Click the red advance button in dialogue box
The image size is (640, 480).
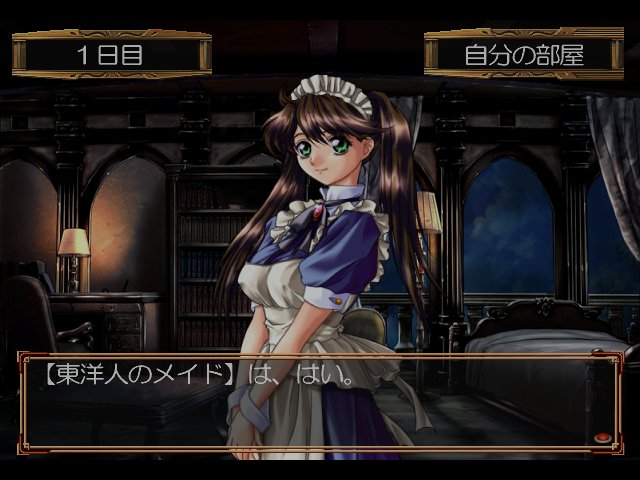coord(602,437)
